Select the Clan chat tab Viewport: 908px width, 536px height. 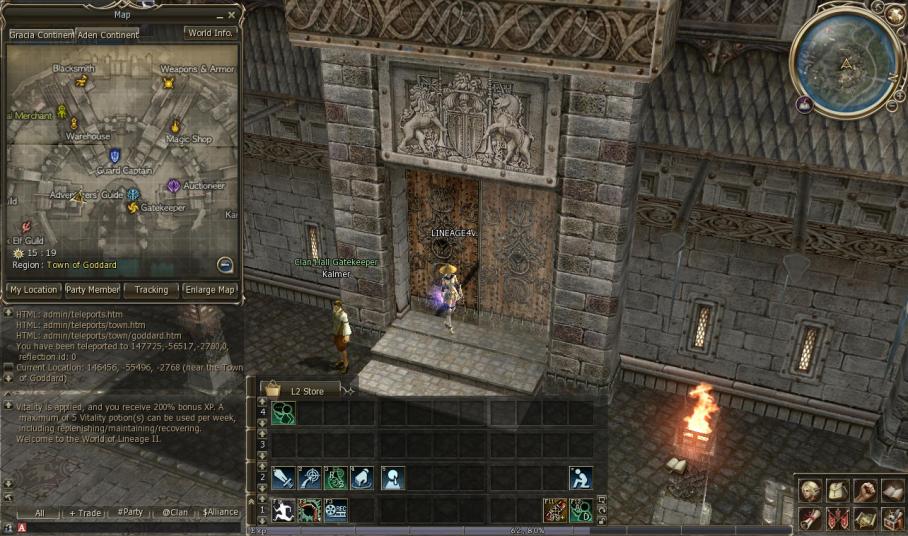[175, 513]
